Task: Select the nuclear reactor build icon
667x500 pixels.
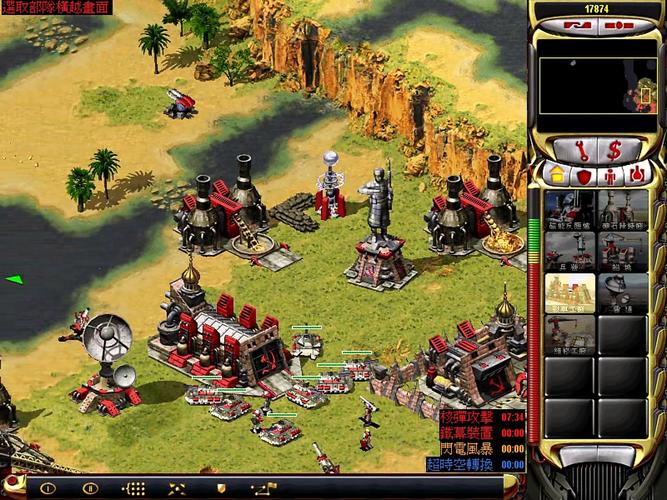Action: [x=570, y=208]
